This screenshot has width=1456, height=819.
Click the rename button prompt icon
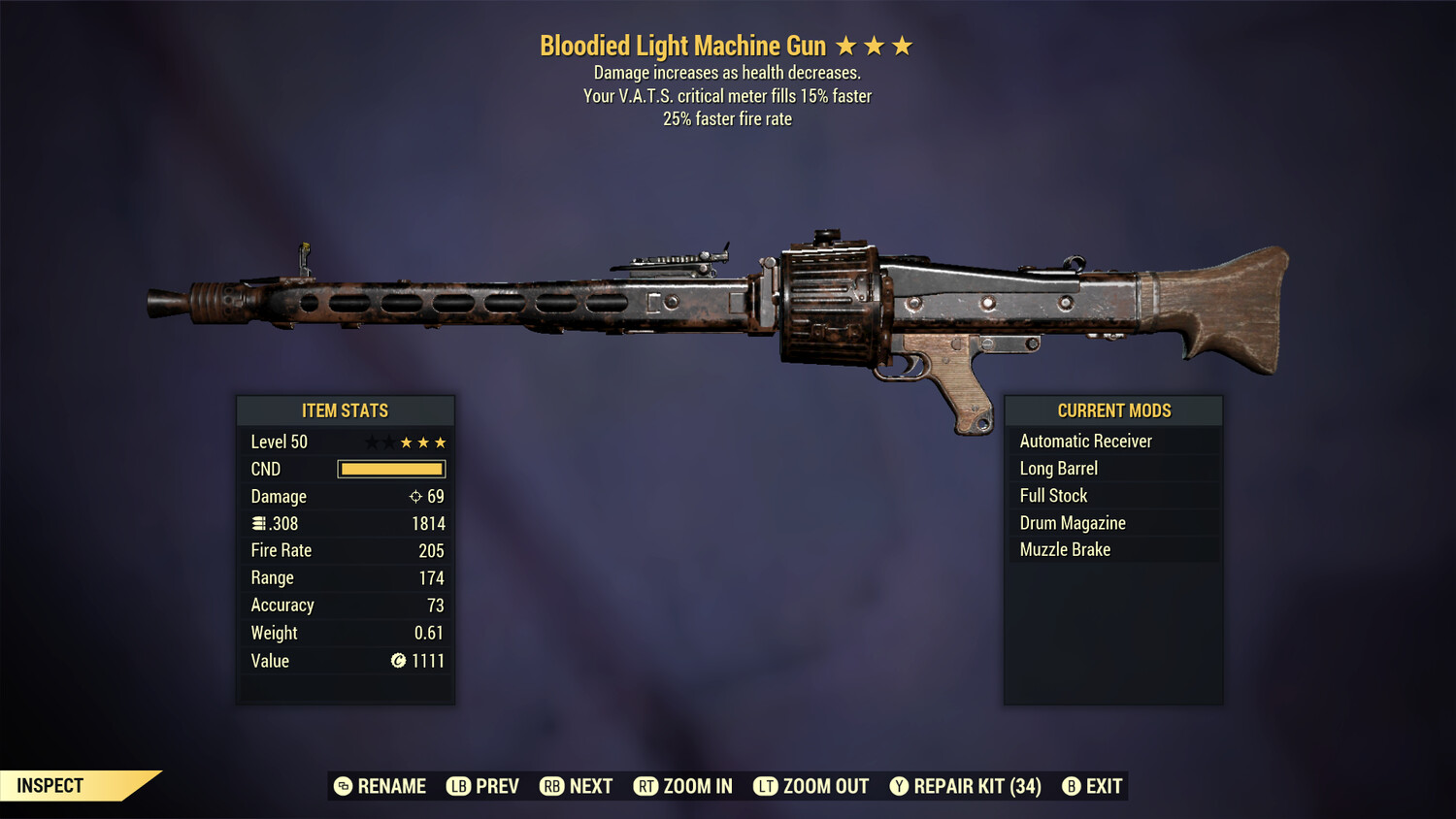tap(342, 786)
